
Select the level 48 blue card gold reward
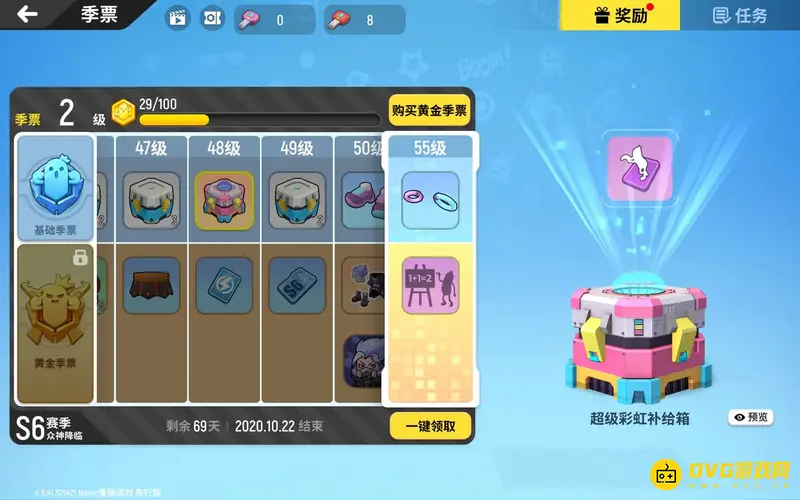click(222, 284)
